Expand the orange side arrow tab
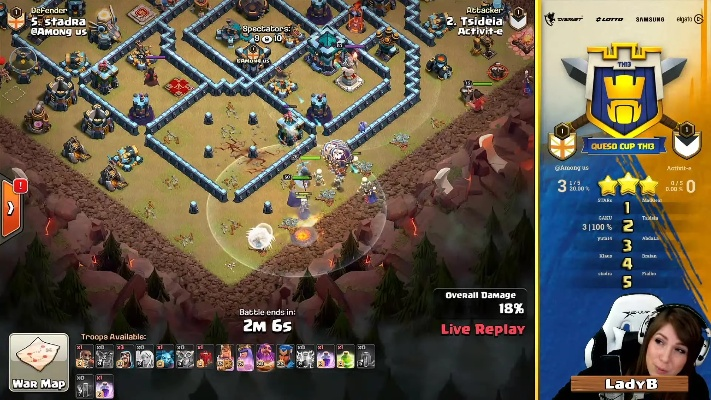Viewport: 711px width, 400px height. click(12, 207)
